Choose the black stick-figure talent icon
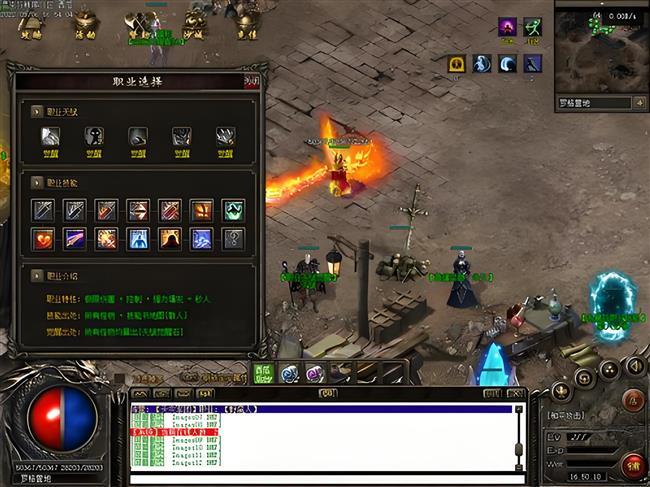This screenshot has height=487, width=650. tap(93, 137)
